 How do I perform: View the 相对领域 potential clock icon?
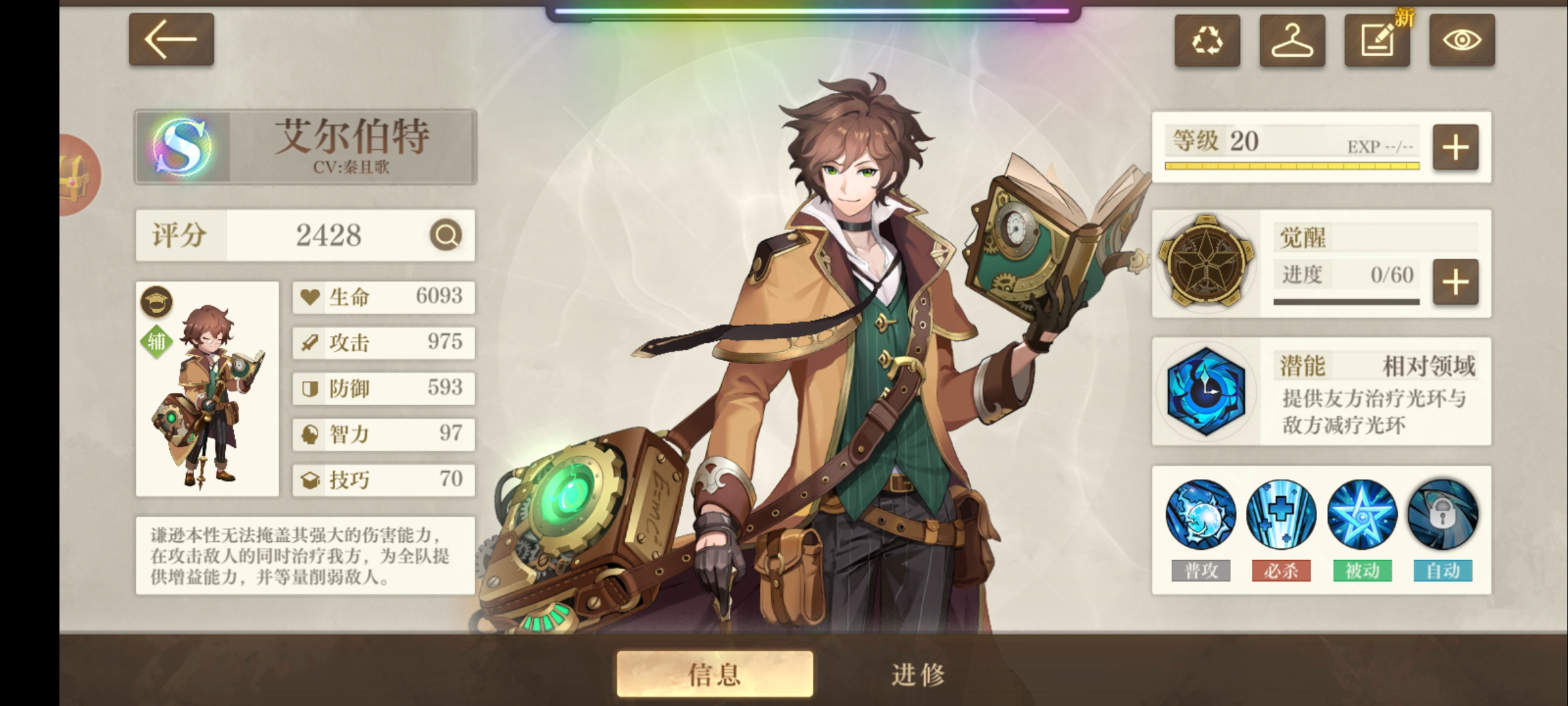(1205, 391)
